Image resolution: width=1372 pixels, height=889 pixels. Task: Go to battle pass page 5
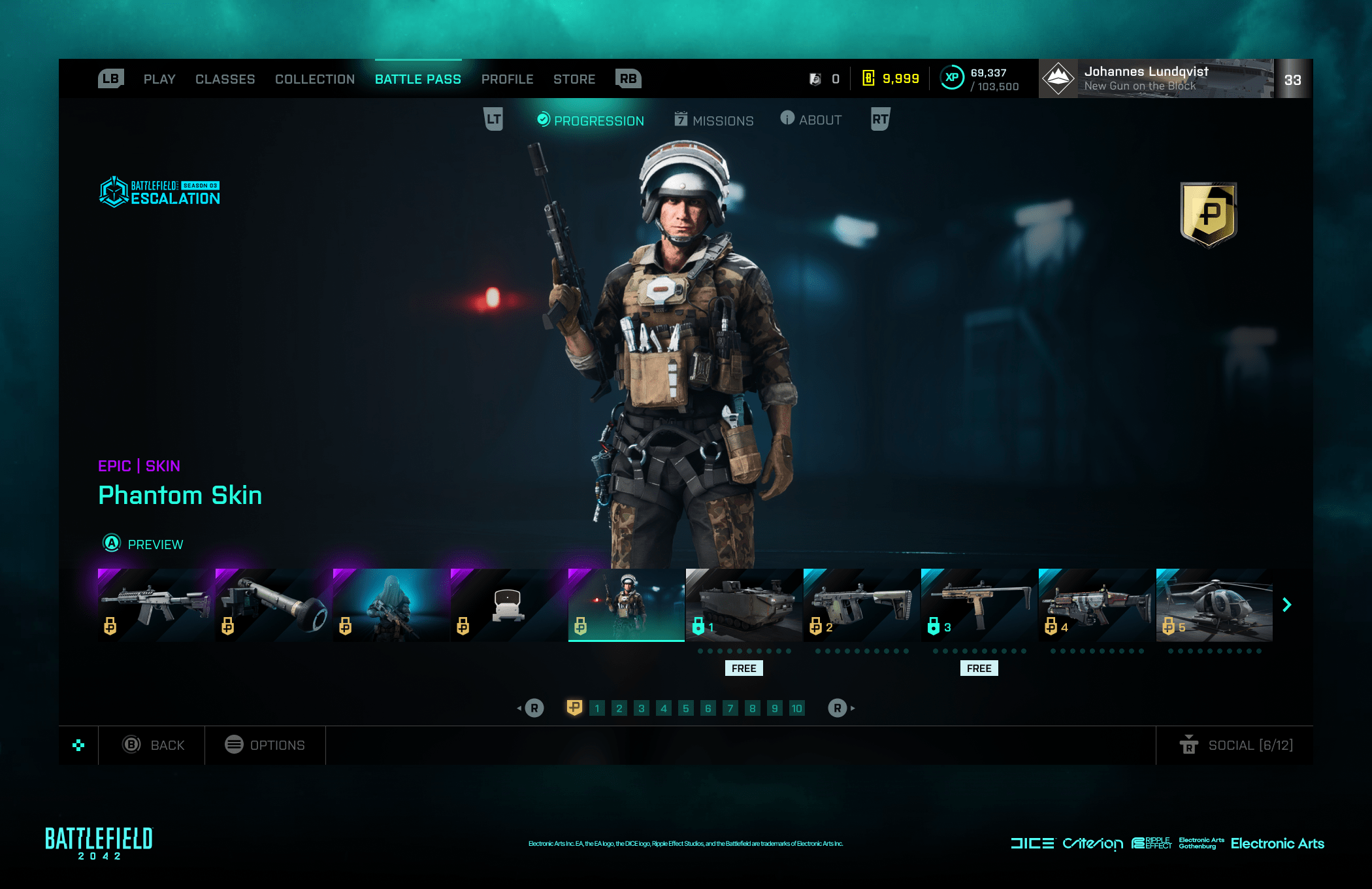tap(685, 708)
